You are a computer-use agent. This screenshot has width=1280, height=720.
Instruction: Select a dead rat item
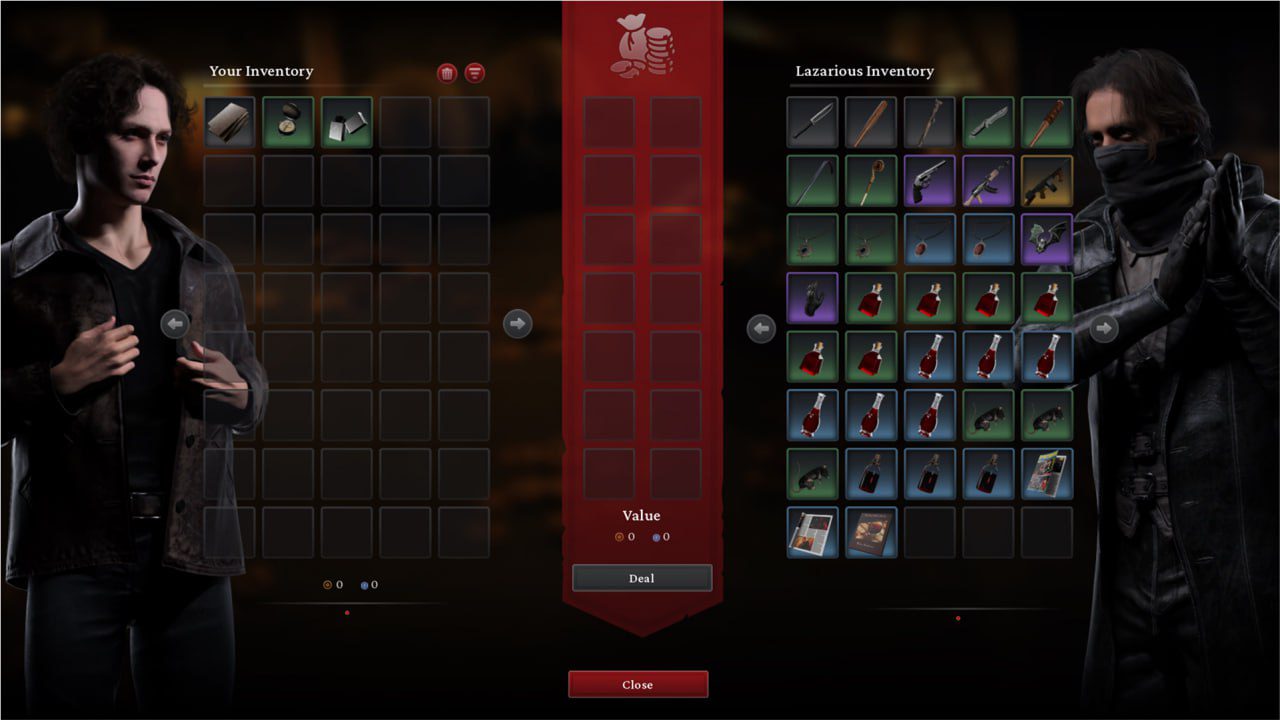988,414
